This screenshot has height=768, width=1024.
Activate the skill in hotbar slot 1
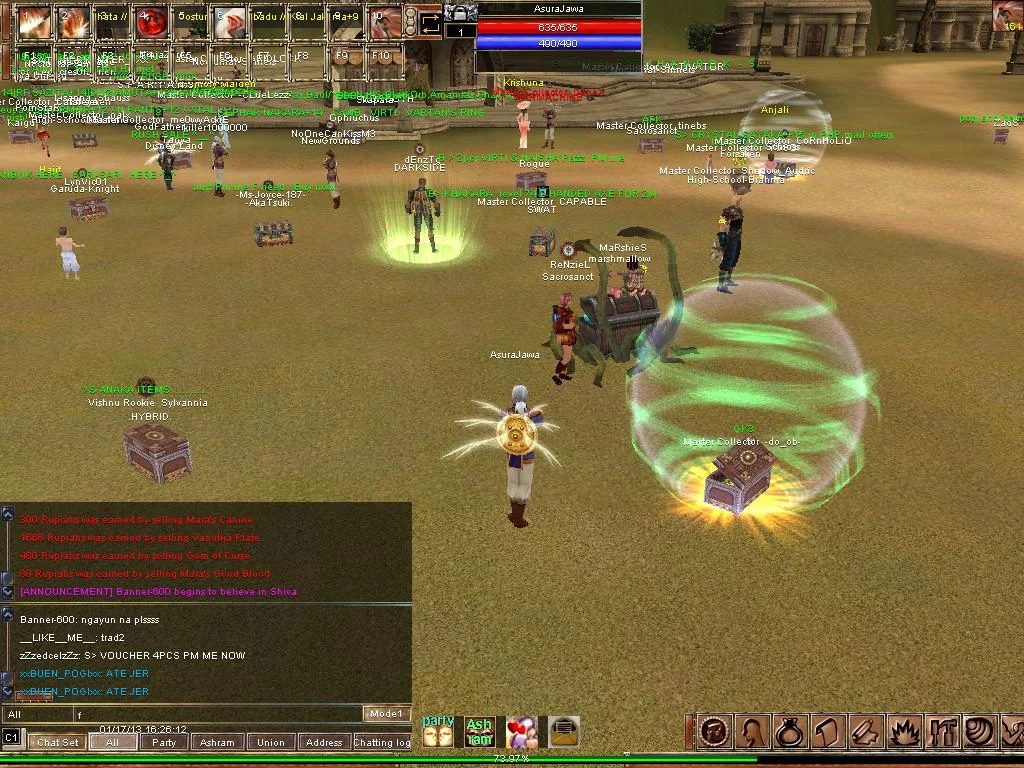[33, 21]
